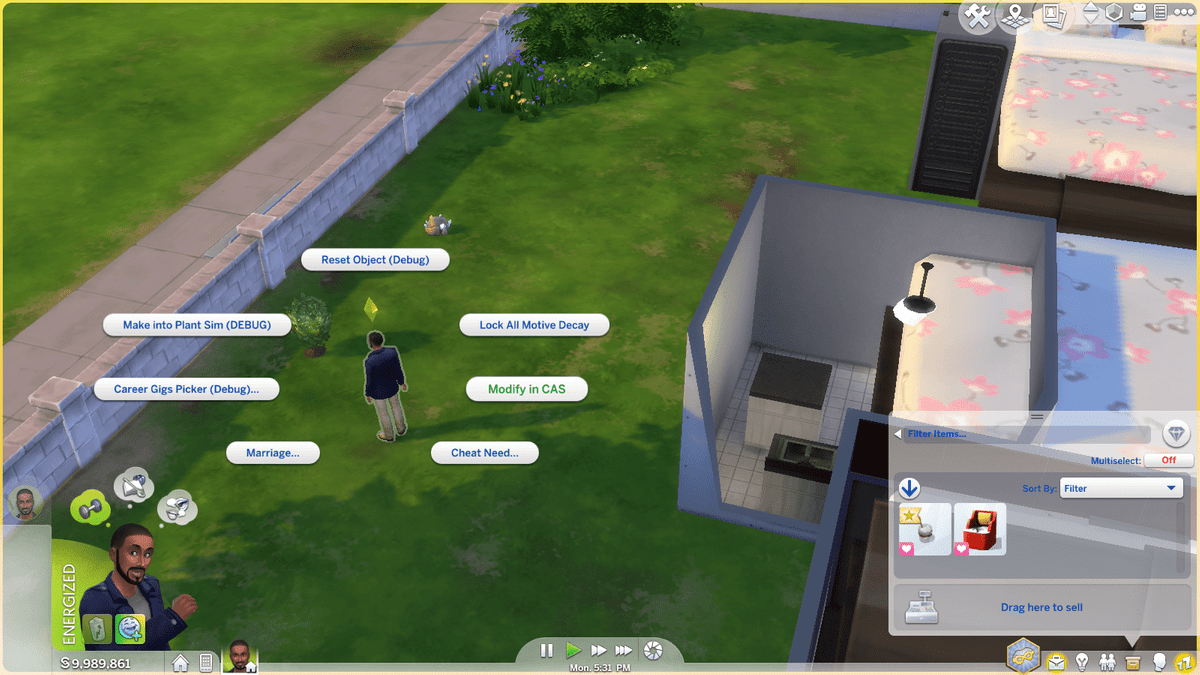
Task: Pause the game with the pause button
Action: pyautogui.click(x=547, y=650)
